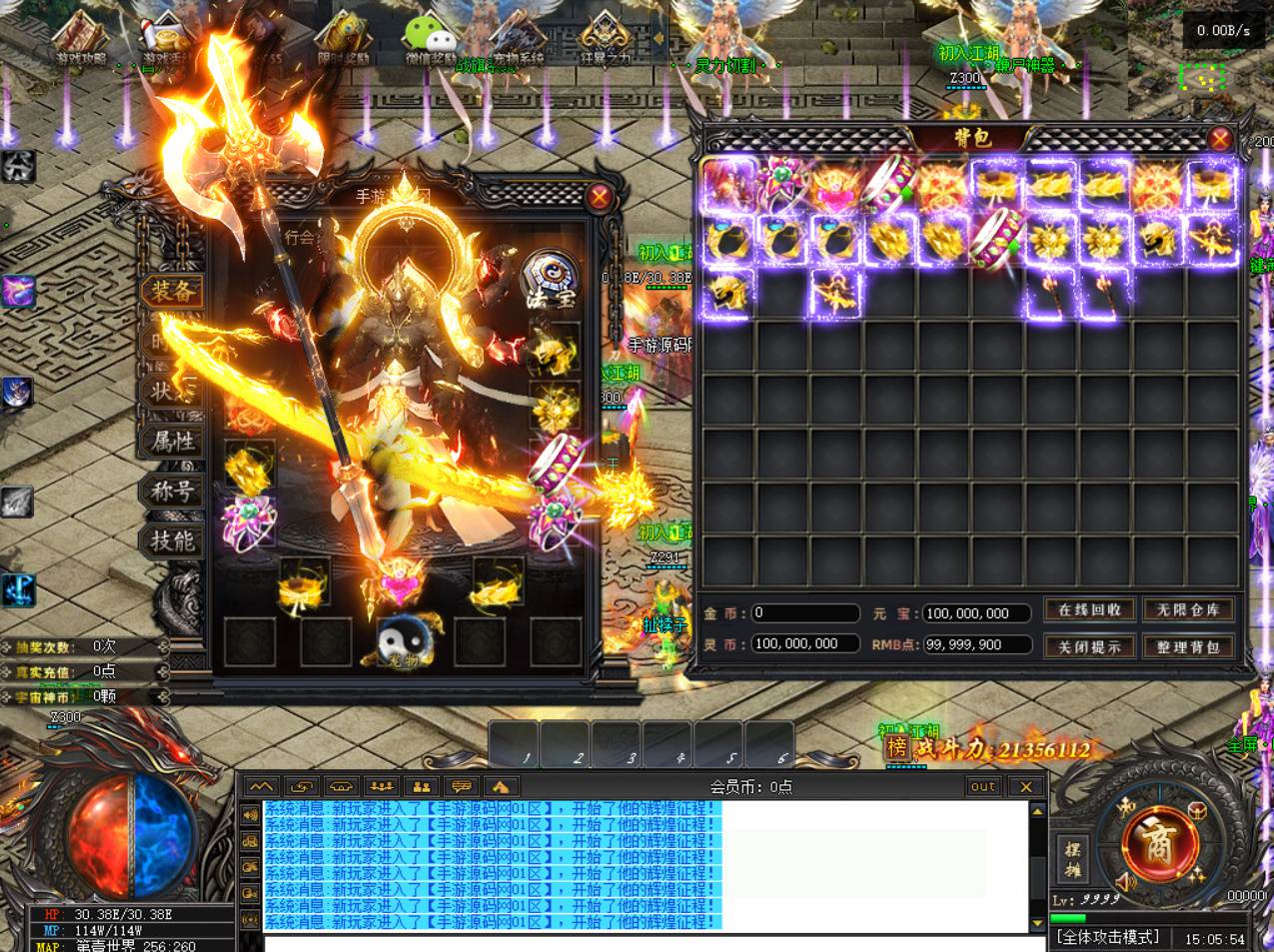Sort the bag with 整理背包
Image resolution: width=1274 pixels, height=952 pixels.
tap(1188, 646)
